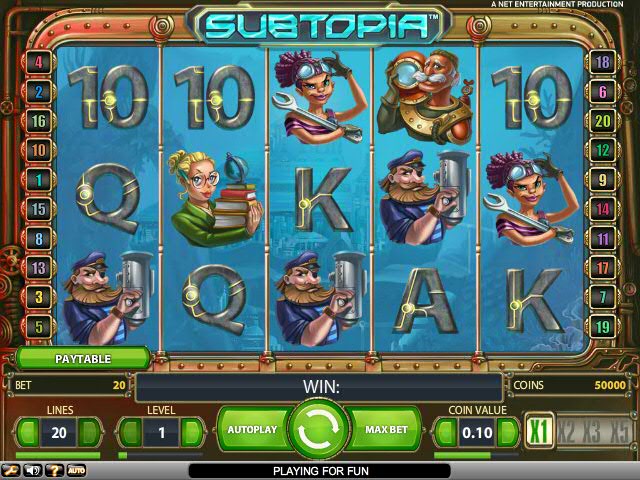
Task: Show bet line 20 marker
Action: click(x=602, y=121)
